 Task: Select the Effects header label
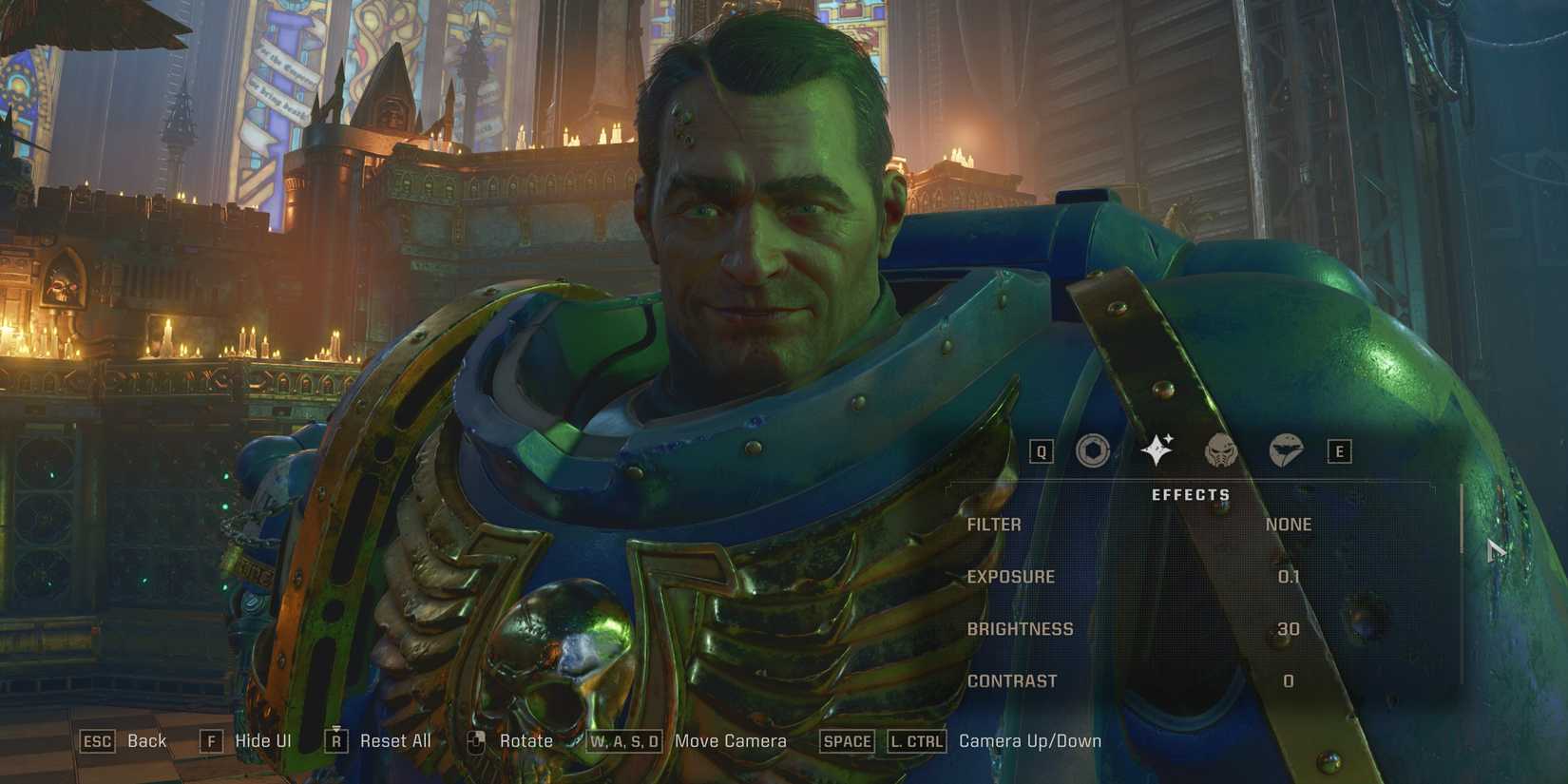(x=1192, y=494)
